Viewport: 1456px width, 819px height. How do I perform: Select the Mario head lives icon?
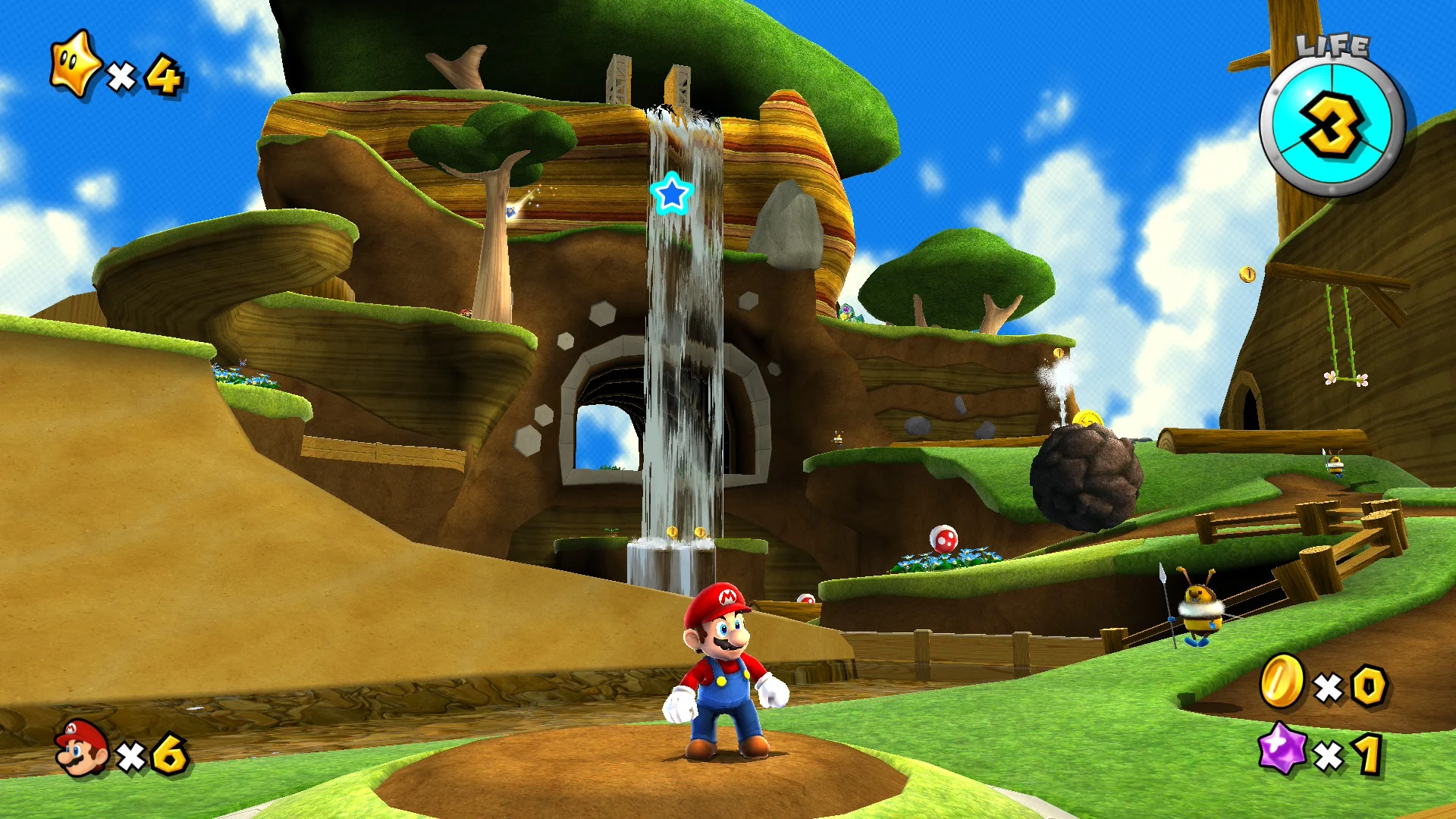[x=81, y=749]
